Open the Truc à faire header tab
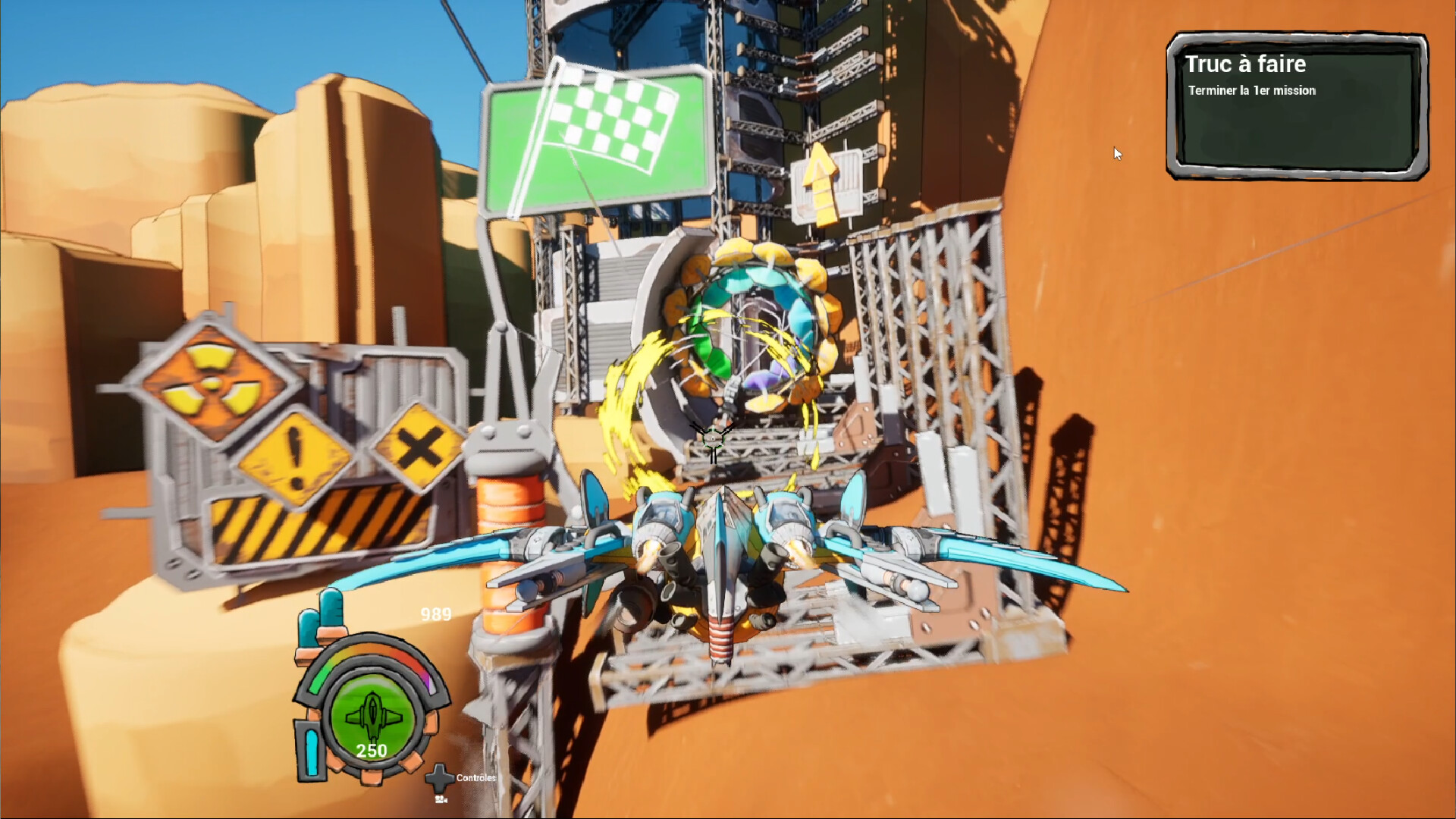 coord(1247,65)
